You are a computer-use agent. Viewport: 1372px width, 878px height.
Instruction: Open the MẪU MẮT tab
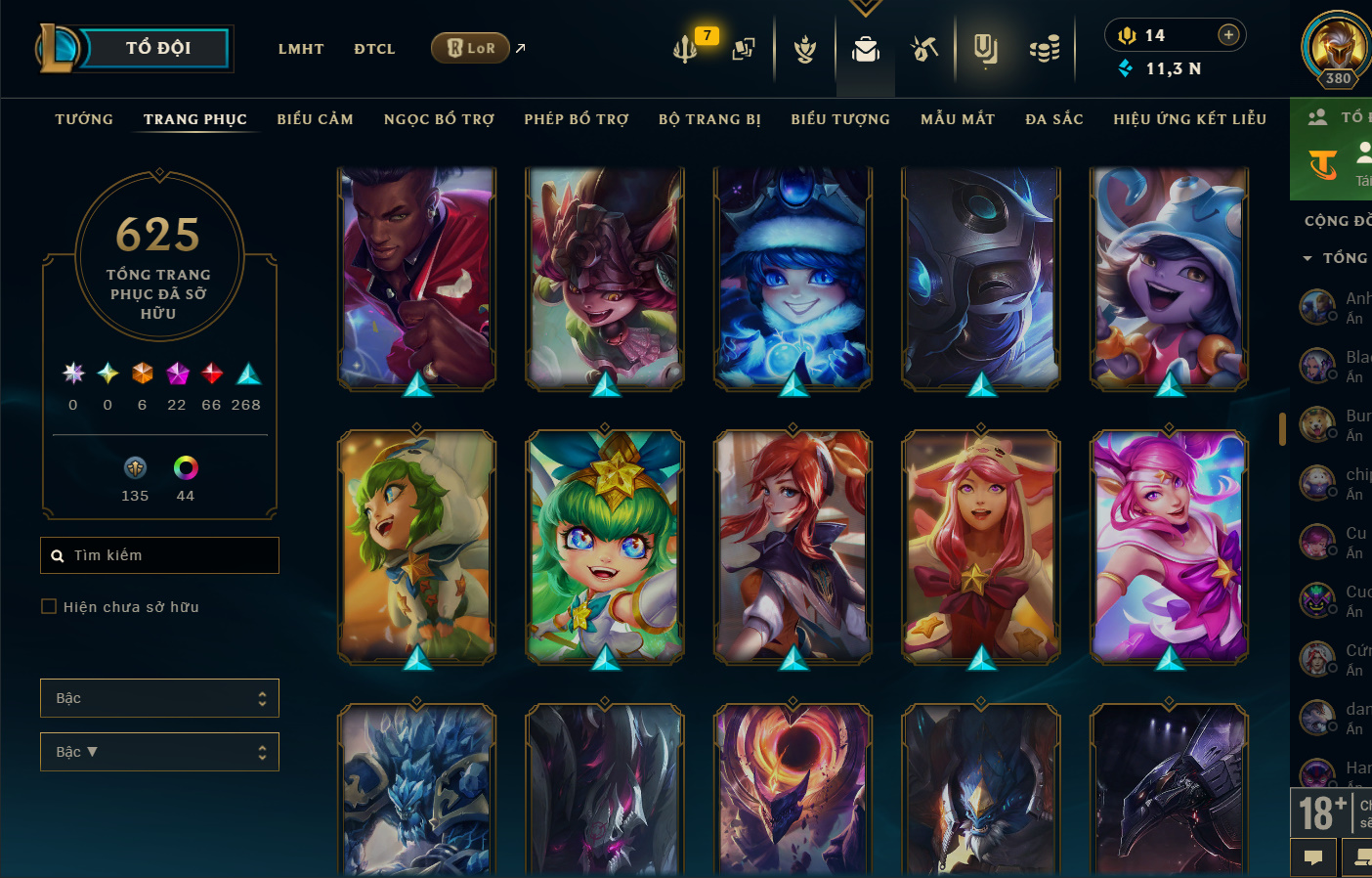pyautogui.click(x=958, y=119)
